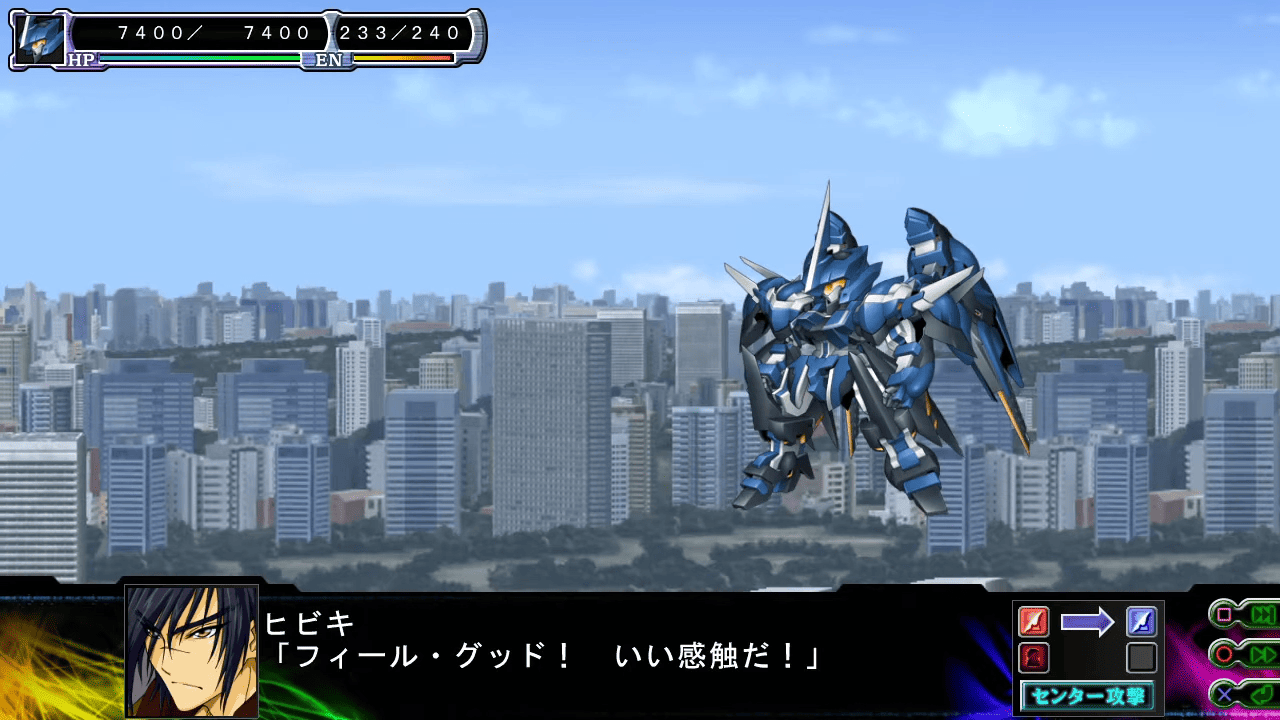Click the blue arrow between attack icons
Viewport: 1280px width, 720px height.
point(1088,621)
